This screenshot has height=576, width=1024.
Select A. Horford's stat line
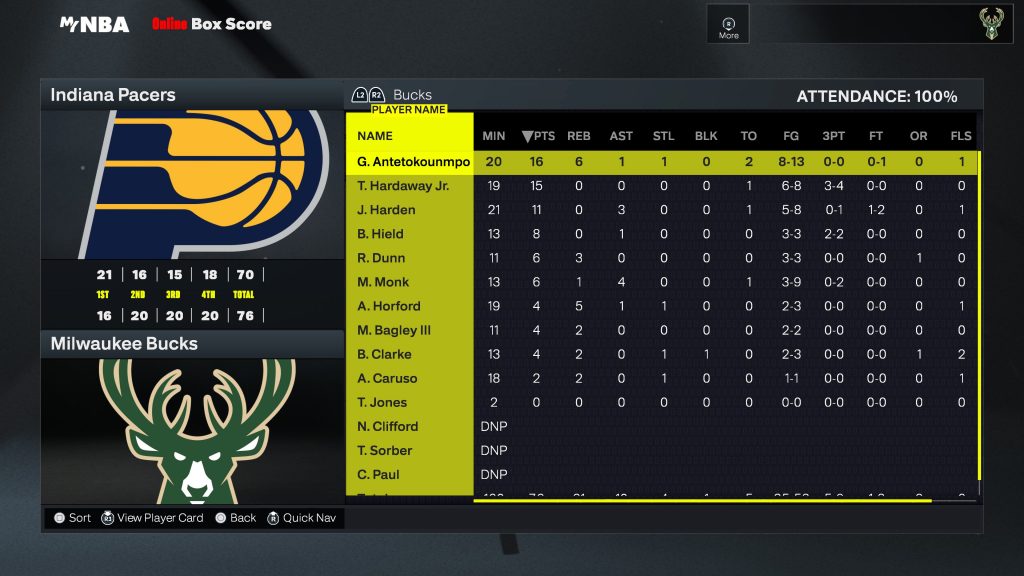389,306
